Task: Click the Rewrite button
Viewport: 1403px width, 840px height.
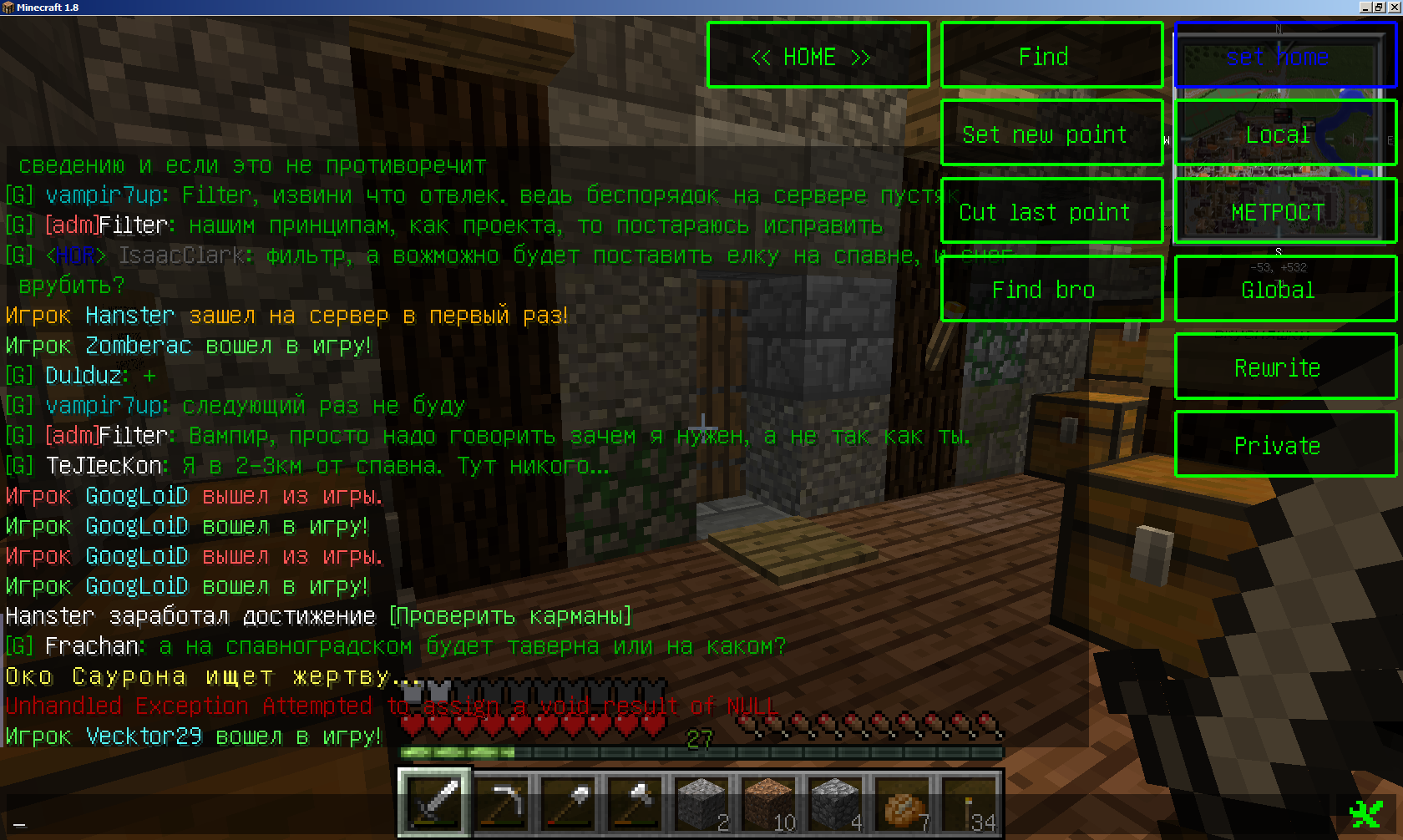Action: 1285,367
